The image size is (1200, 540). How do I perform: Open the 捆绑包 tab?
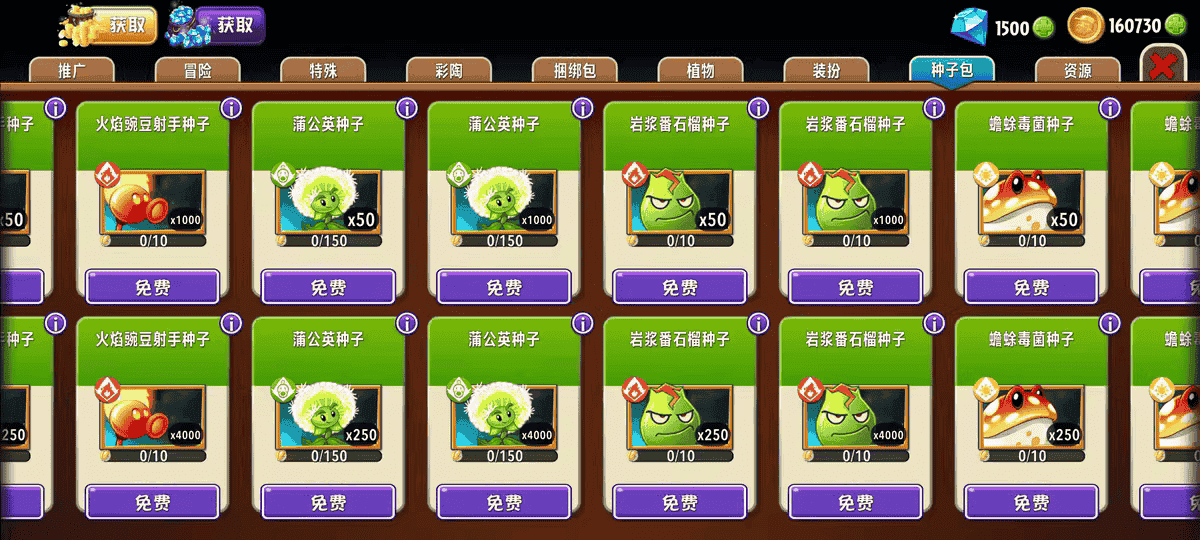[x=575, y=71]
